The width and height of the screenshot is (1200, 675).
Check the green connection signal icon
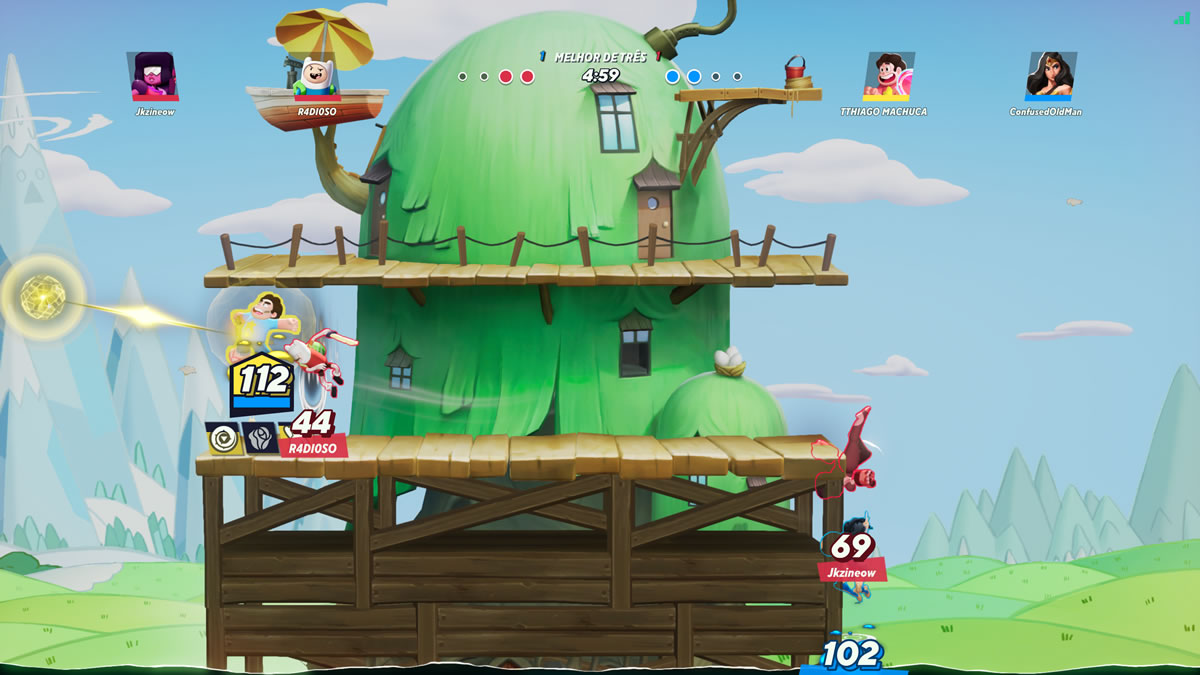pos(1182,18)
